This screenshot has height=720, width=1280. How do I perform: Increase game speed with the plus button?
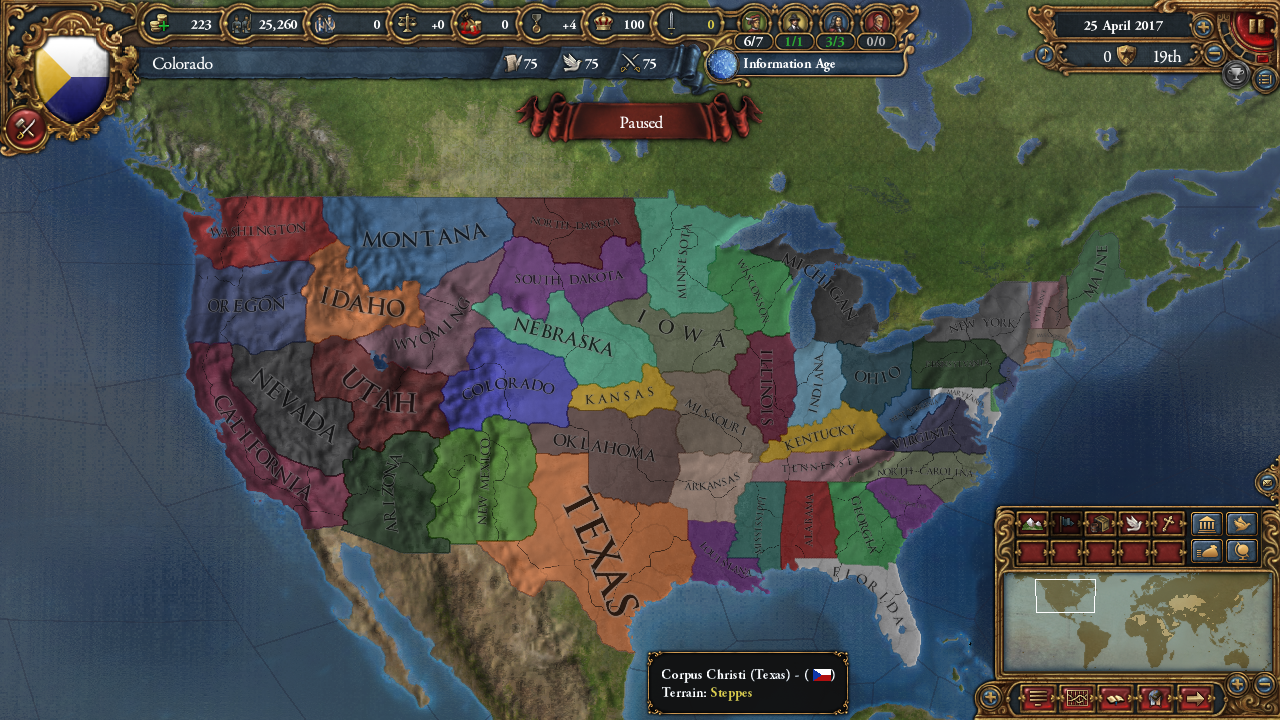[x=1203, y=27]
